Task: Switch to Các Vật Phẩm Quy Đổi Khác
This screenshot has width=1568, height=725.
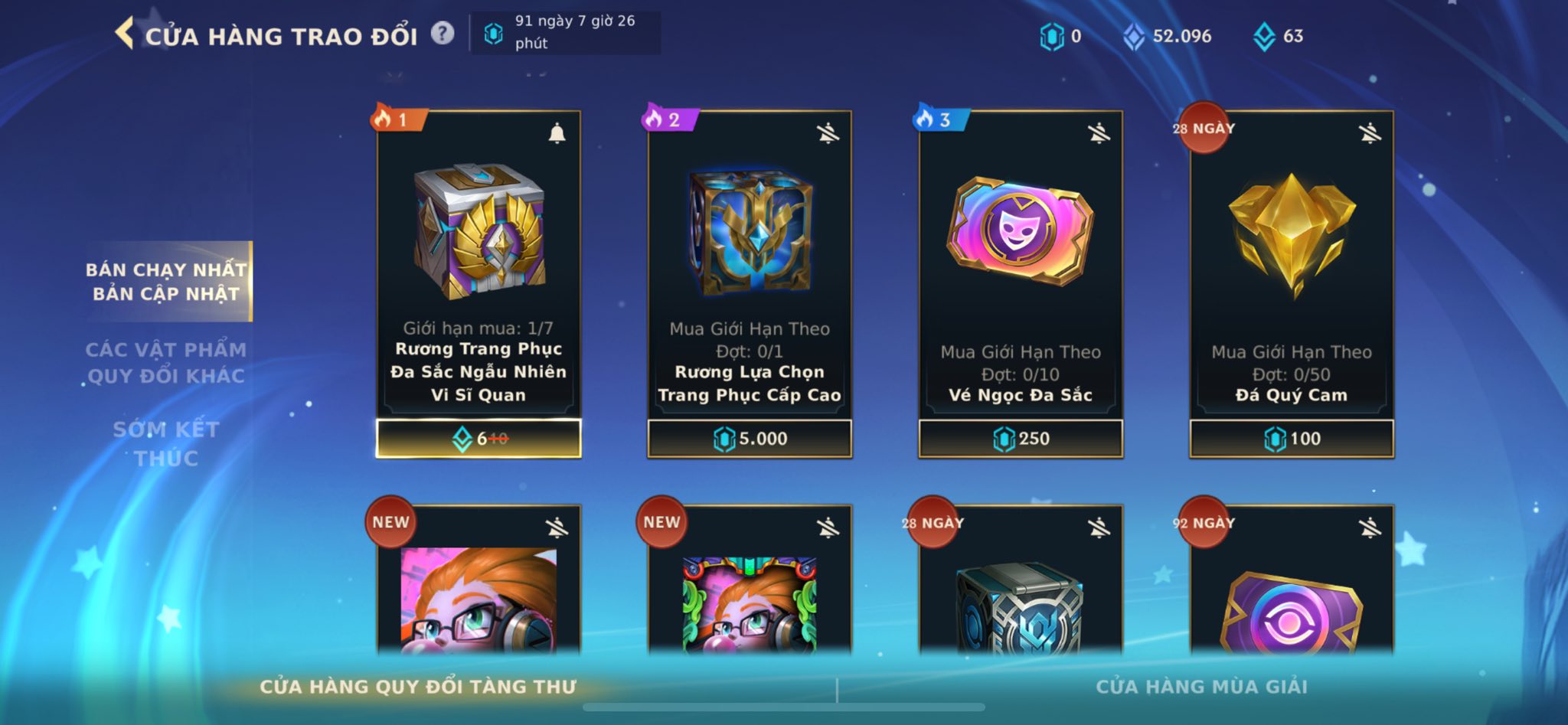Action: (165, 363)
